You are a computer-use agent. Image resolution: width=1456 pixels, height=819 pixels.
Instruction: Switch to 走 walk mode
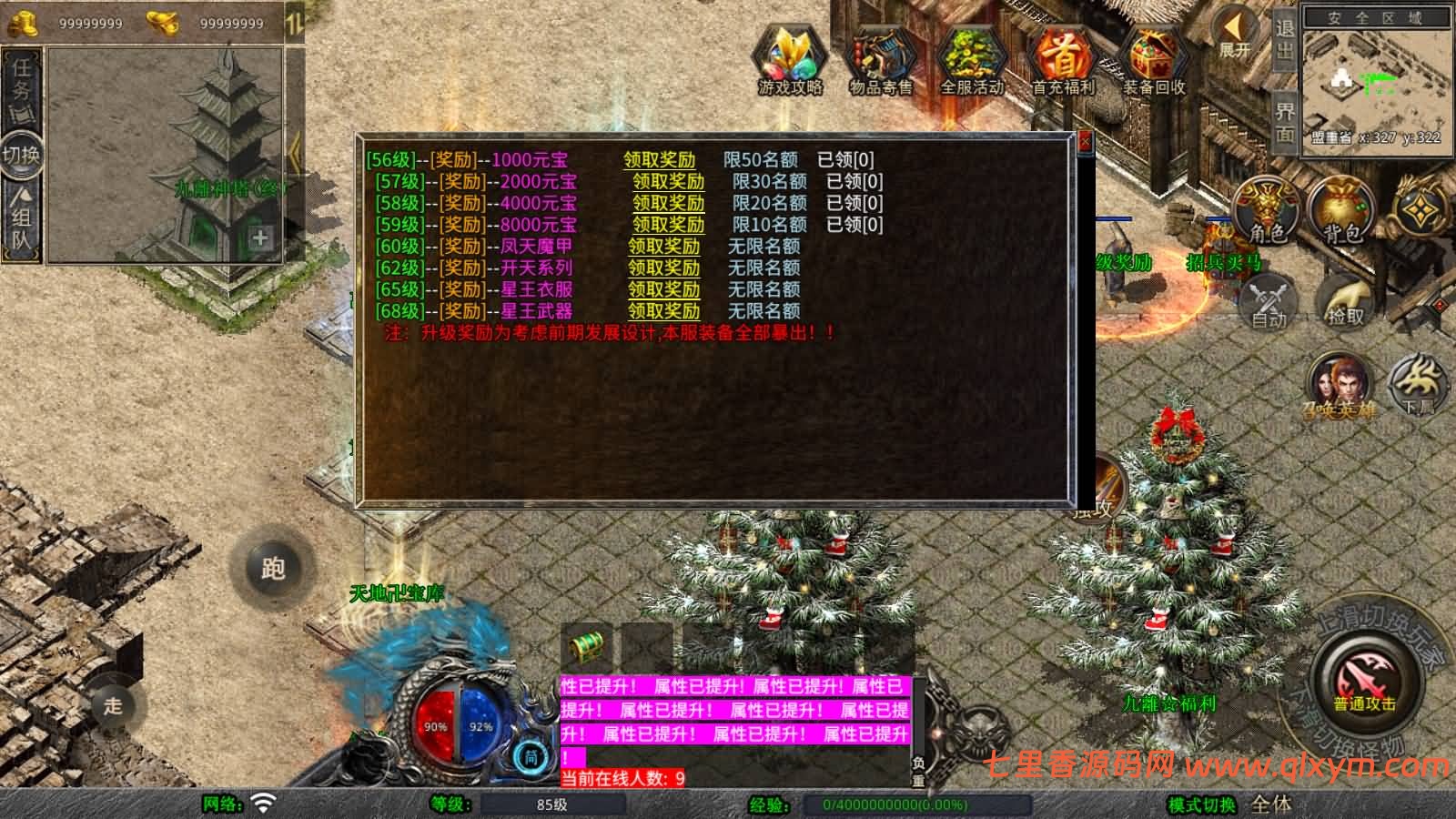click(113, 705)
